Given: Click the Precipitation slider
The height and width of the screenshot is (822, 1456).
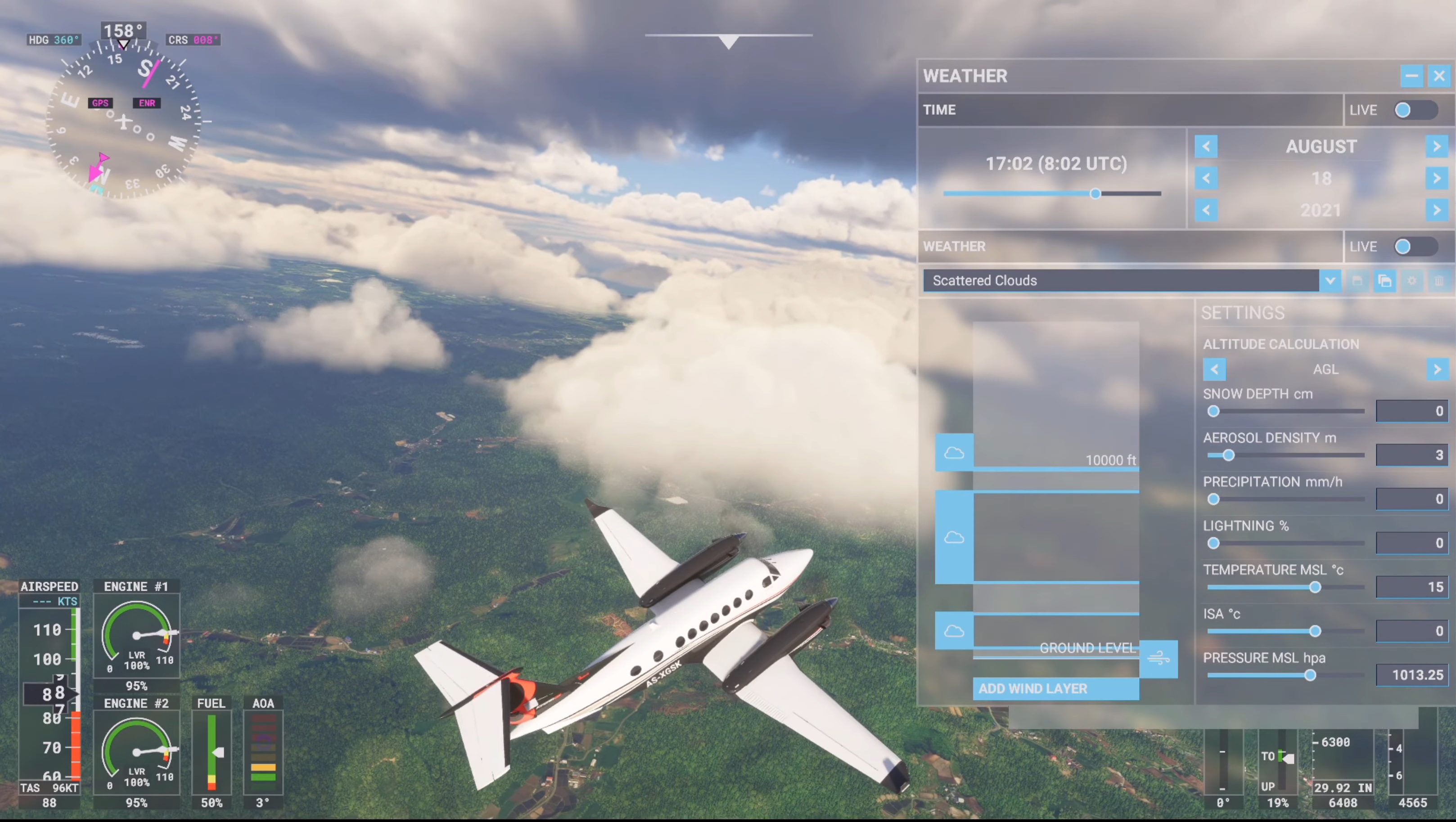Looking at the screenshot, I should point(1213,499).
